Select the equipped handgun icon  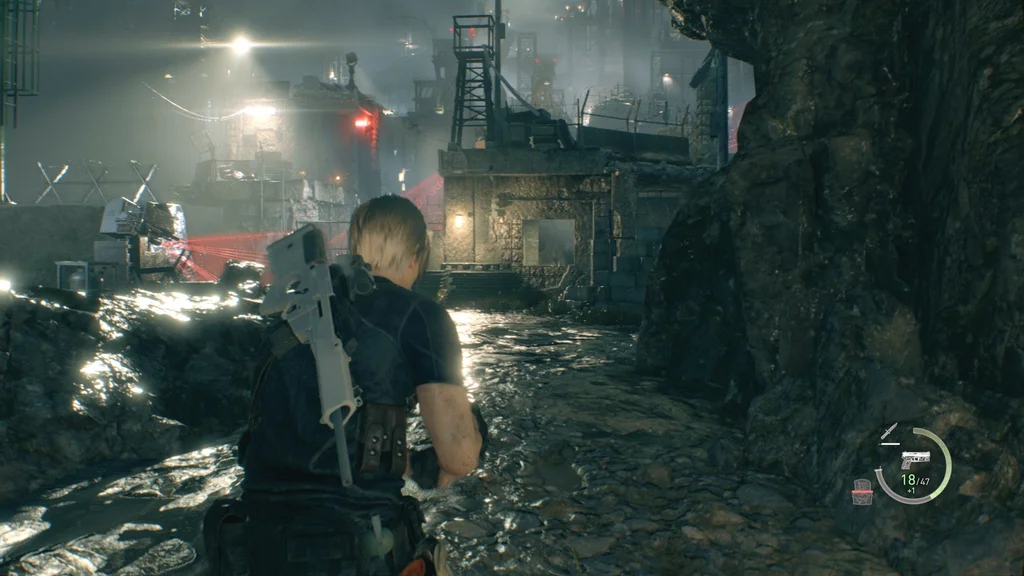pos(915,459)
